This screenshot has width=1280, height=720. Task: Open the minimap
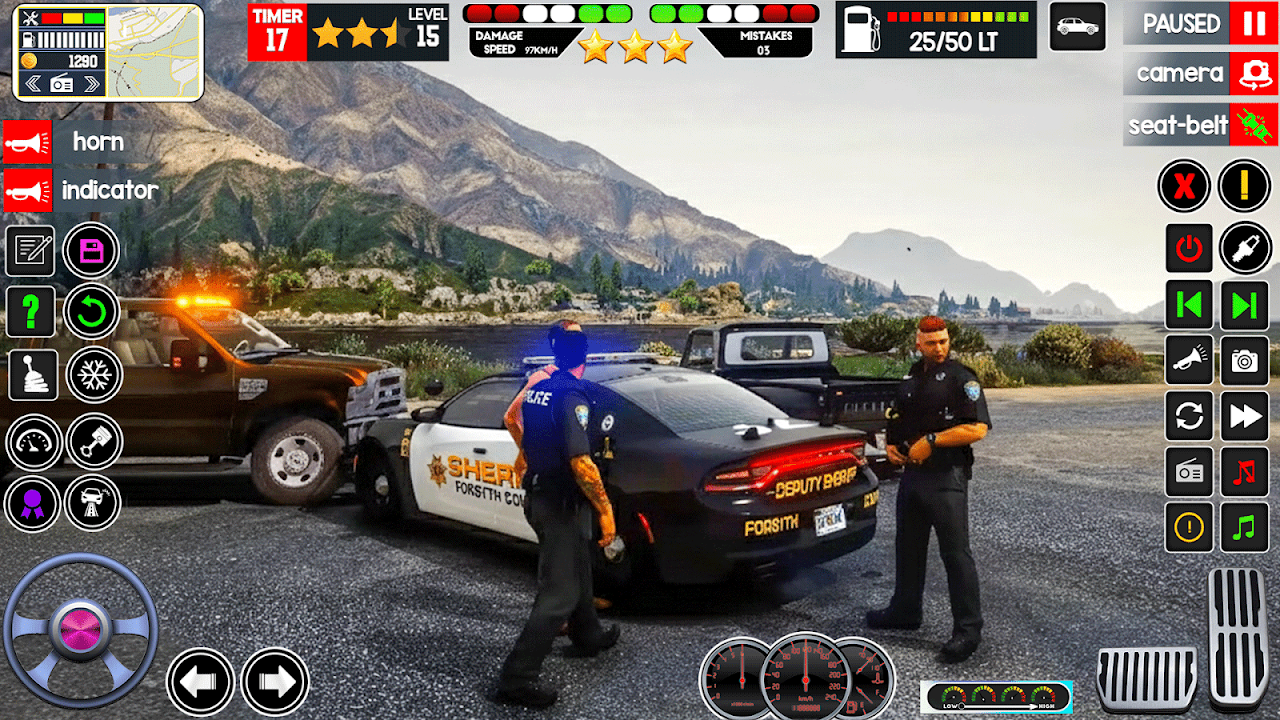153,52
